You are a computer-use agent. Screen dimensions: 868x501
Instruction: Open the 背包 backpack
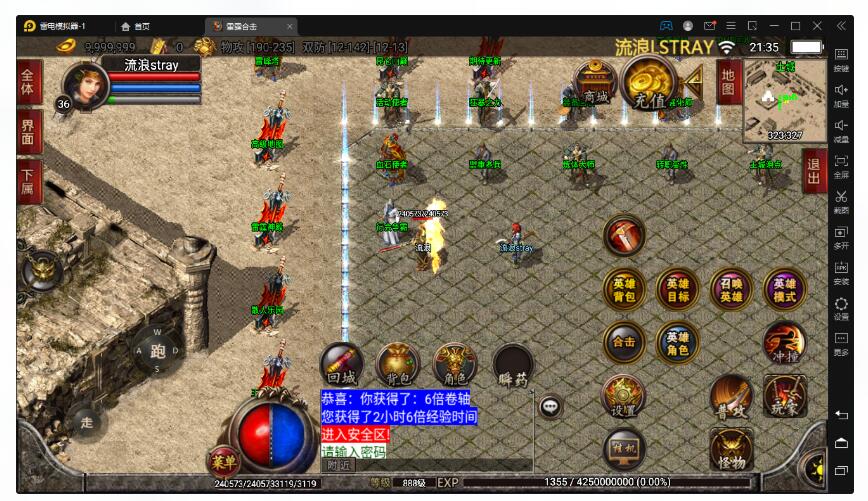[398, 366]
